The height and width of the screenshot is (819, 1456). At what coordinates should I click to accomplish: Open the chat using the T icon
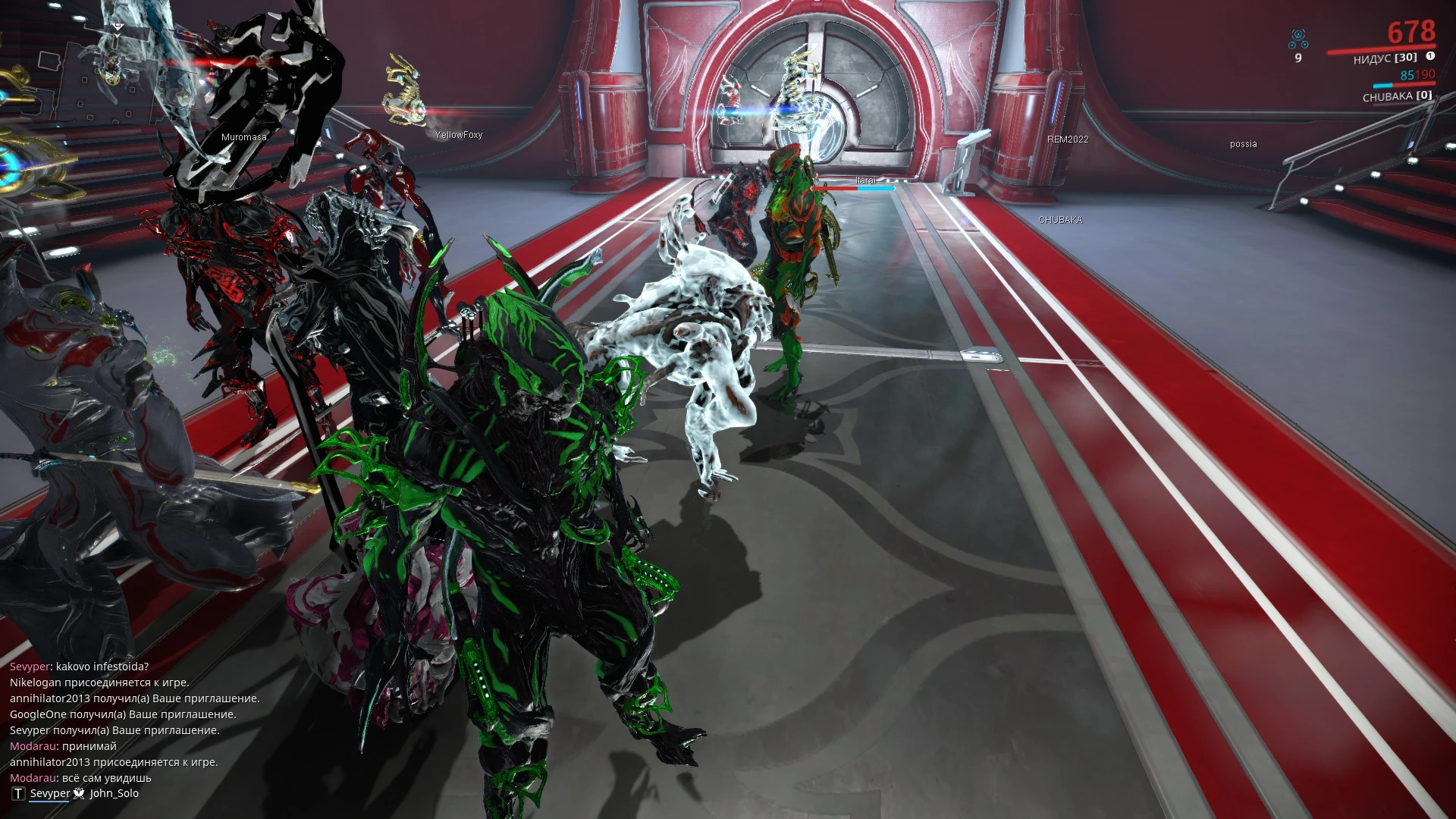point(18,793)
